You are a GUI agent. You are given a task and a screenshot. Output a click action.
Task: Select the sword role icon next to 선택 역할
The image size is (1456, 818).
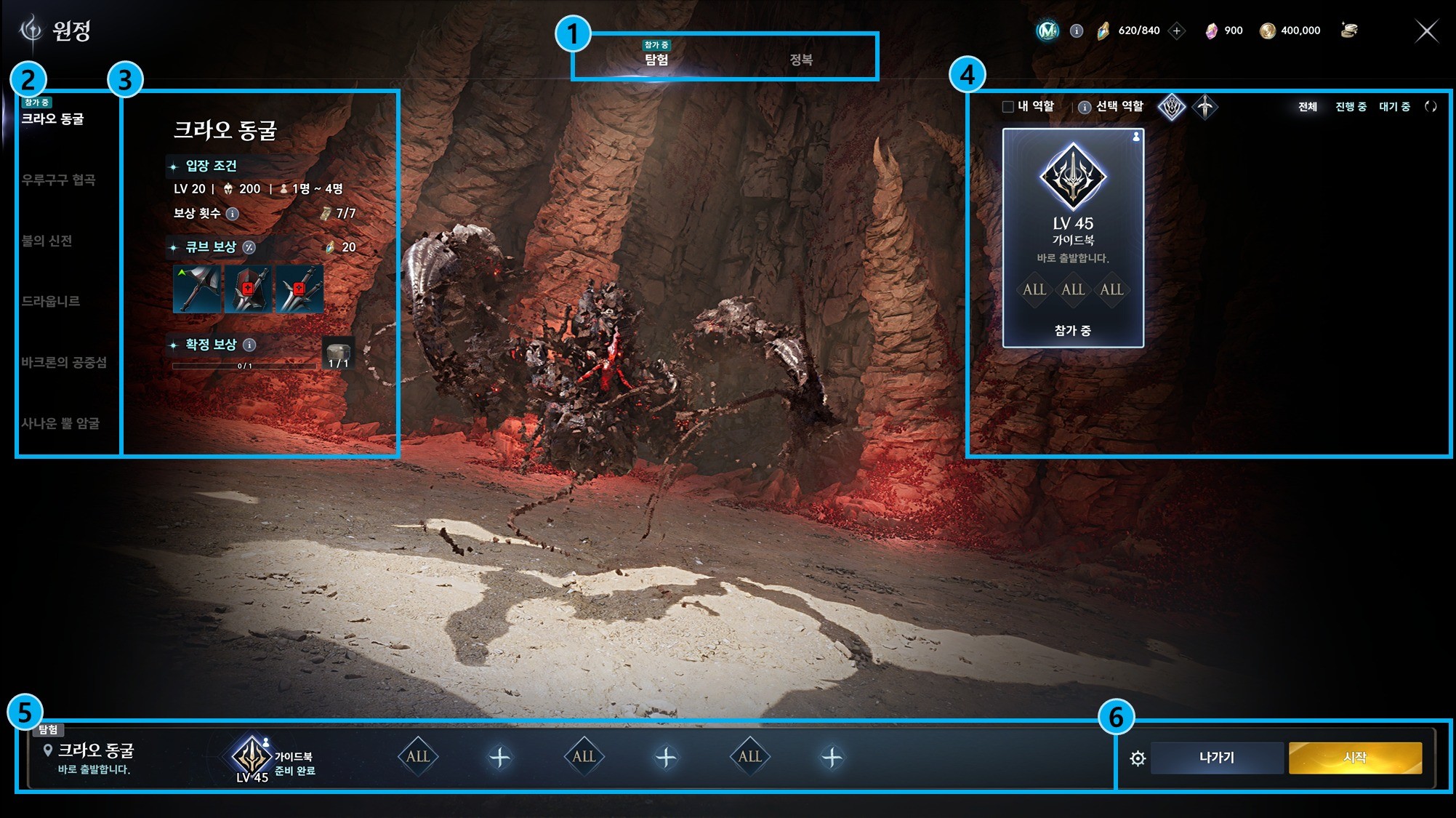[x=1204, y=106]
